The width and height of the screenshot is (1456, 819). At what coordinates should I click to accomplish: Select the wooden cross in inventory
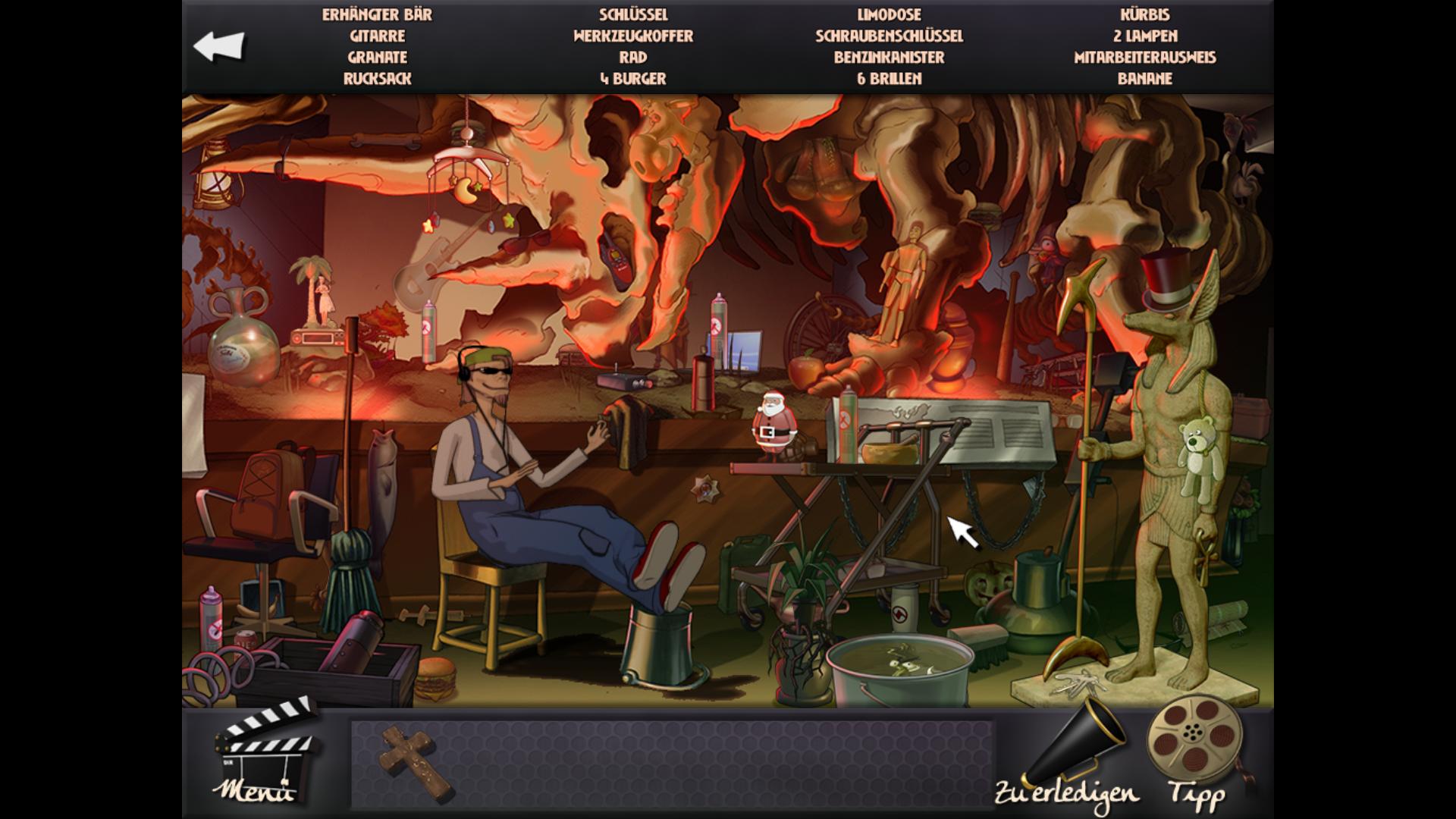(416, 761)
